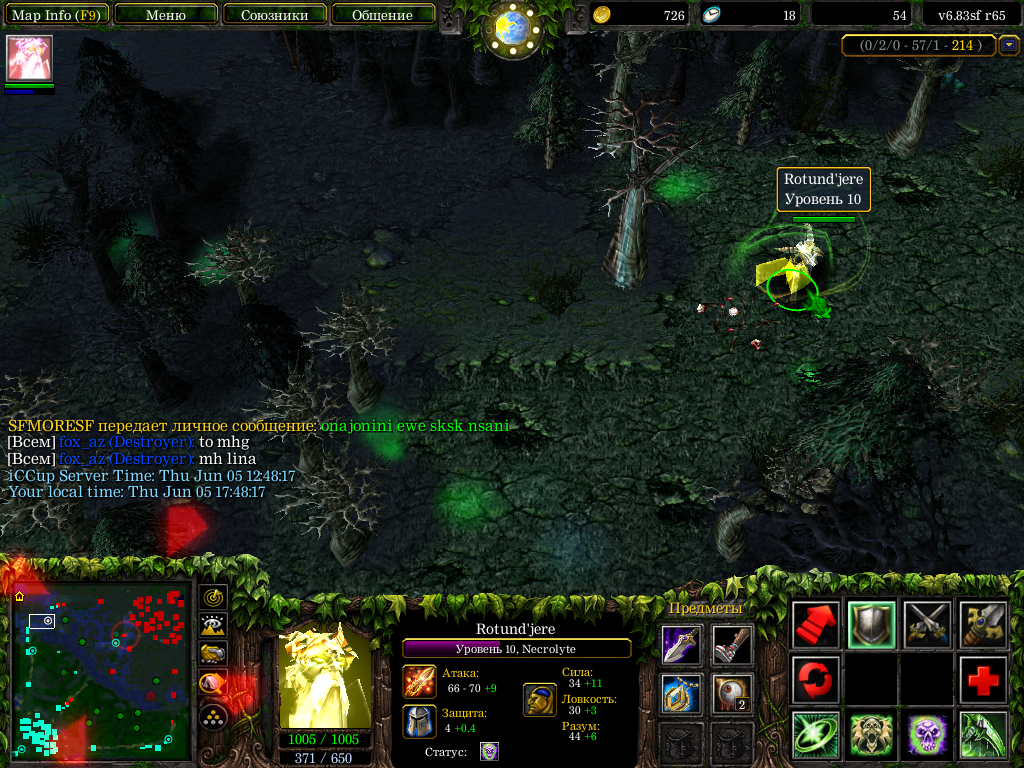Use the golden amulet item on blue background

(x=681, y=694)
